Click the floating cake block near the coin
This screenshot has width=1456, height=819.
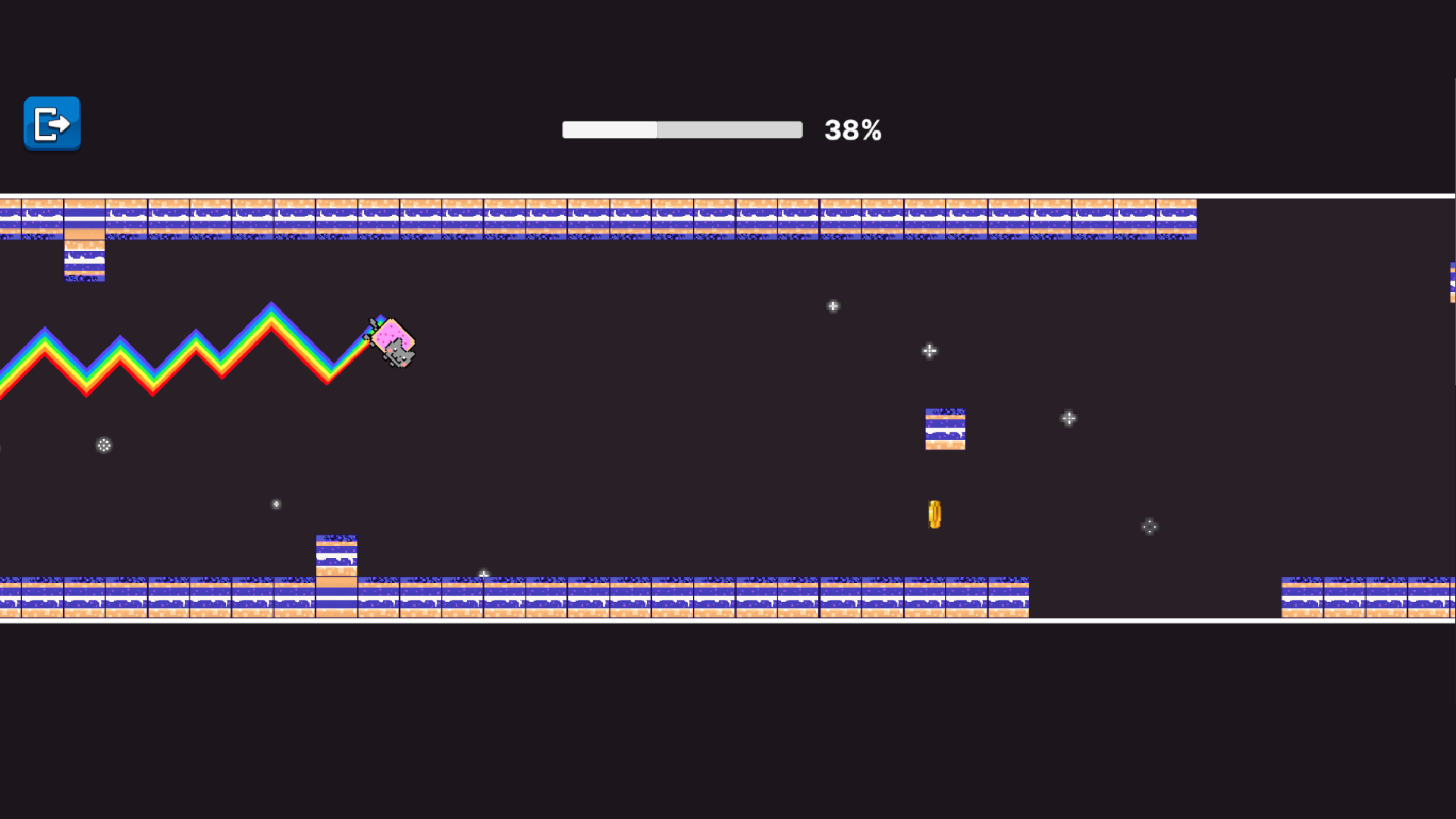[x=944, y=428]
